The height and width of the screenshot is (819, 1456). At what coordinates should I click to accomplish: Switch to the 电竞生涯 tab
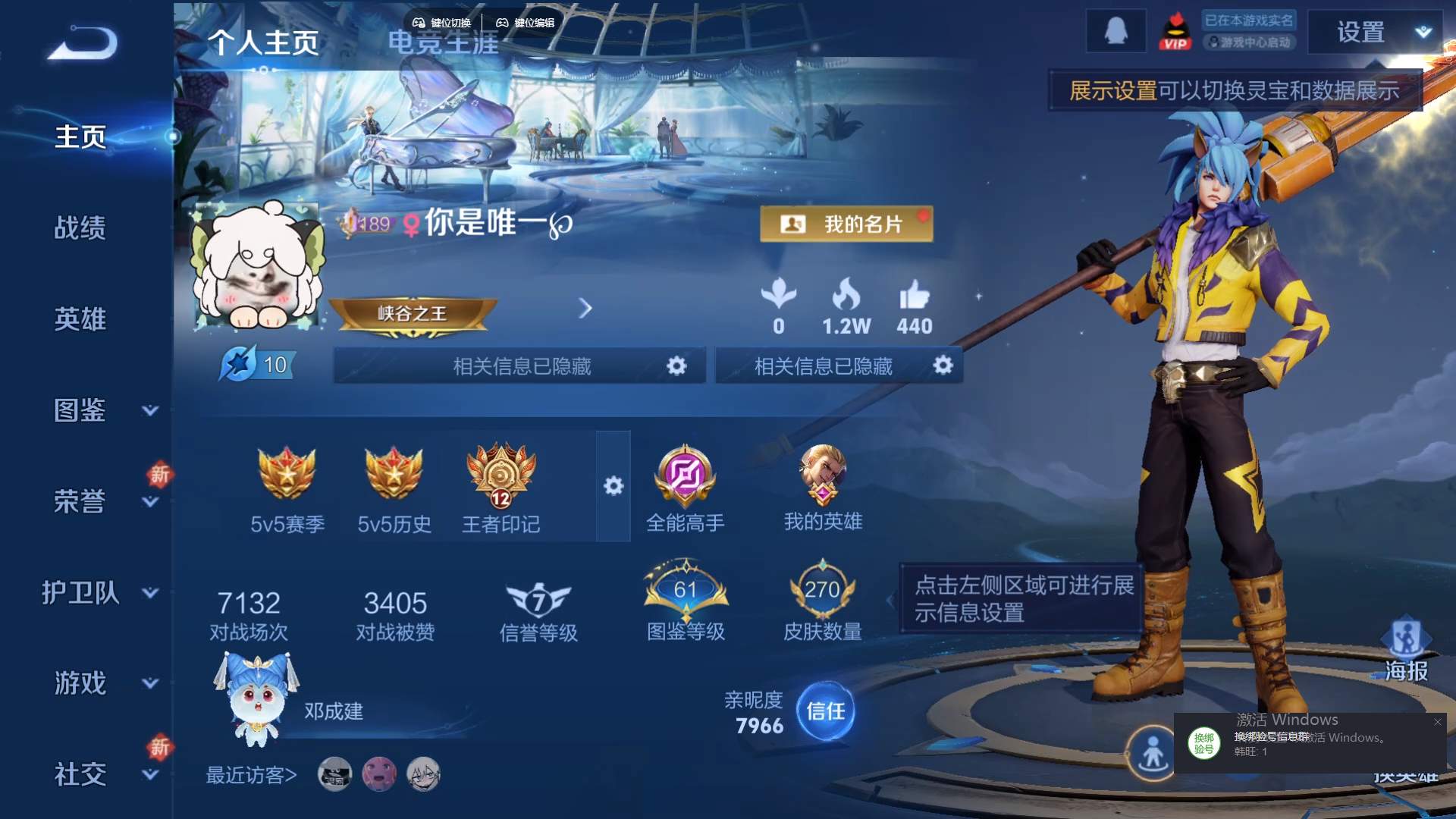444,43
